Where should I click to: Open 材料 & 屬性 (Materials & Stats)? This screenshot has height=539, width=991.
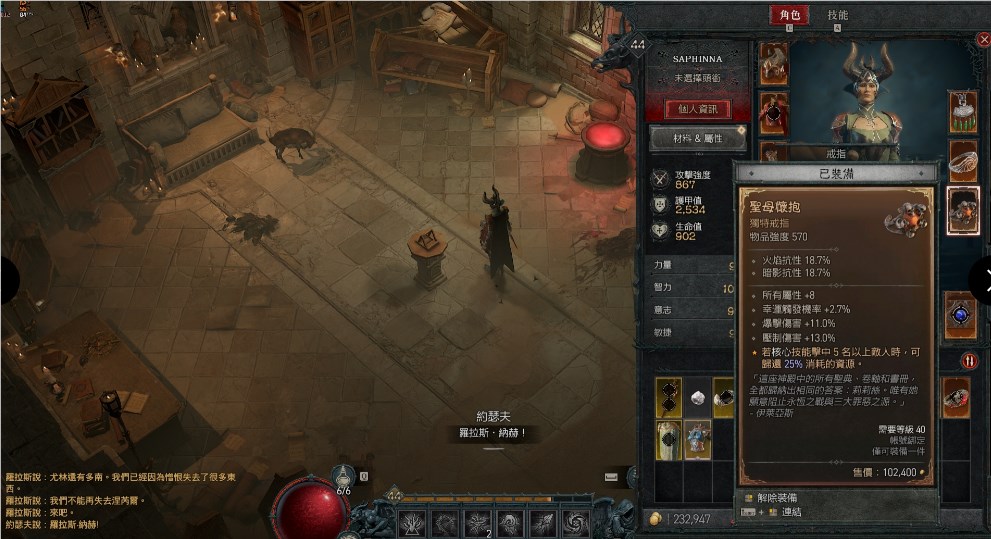[x=697, y=138]
